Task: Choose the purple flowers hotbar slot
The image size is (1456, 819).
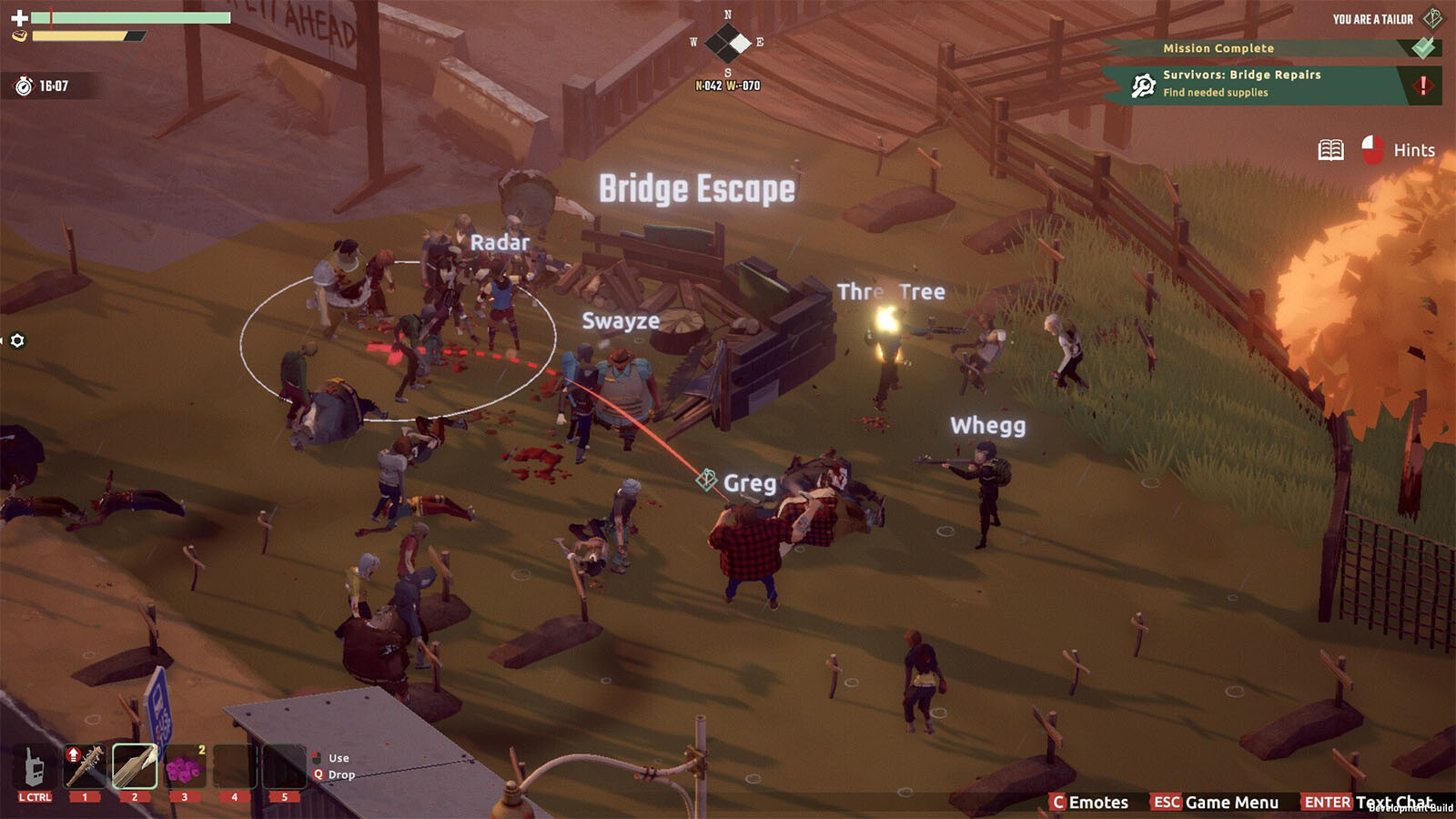Action: pos(184,768)
